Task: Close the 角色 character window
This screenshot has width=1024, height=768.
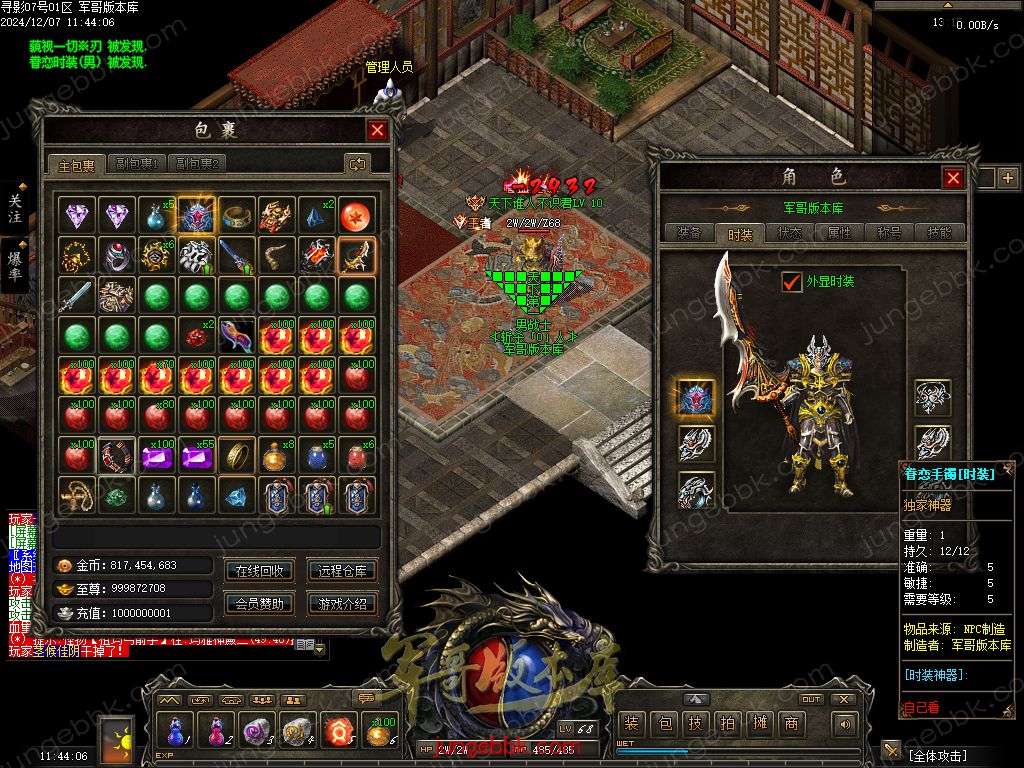Action: point(953,178)
